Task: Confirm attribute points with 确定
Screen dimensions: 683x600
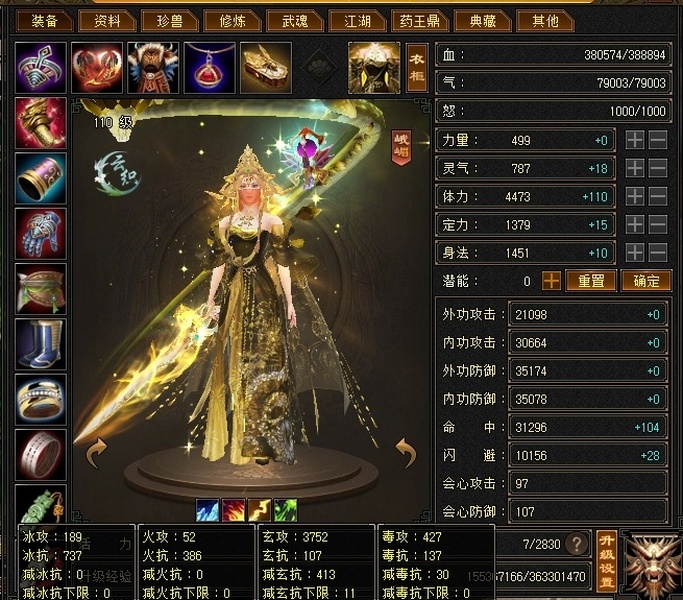Action: [645, 281]
